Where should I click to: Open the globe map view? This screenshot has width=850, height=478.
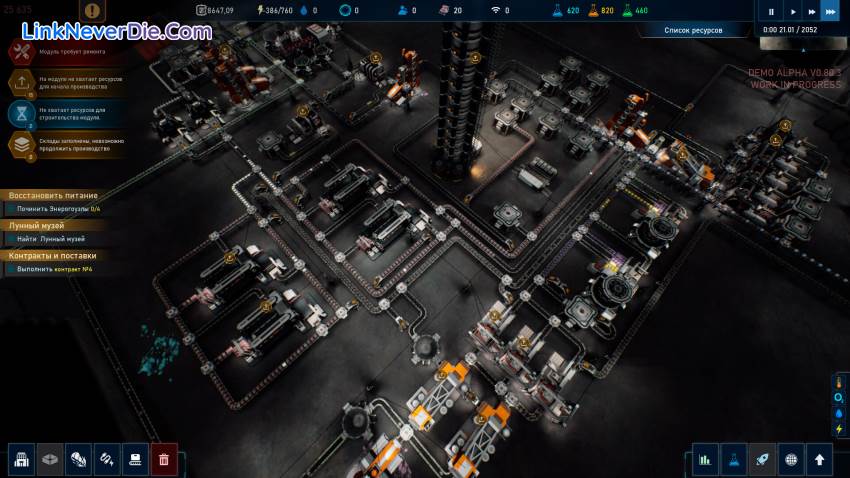point(791,459)
